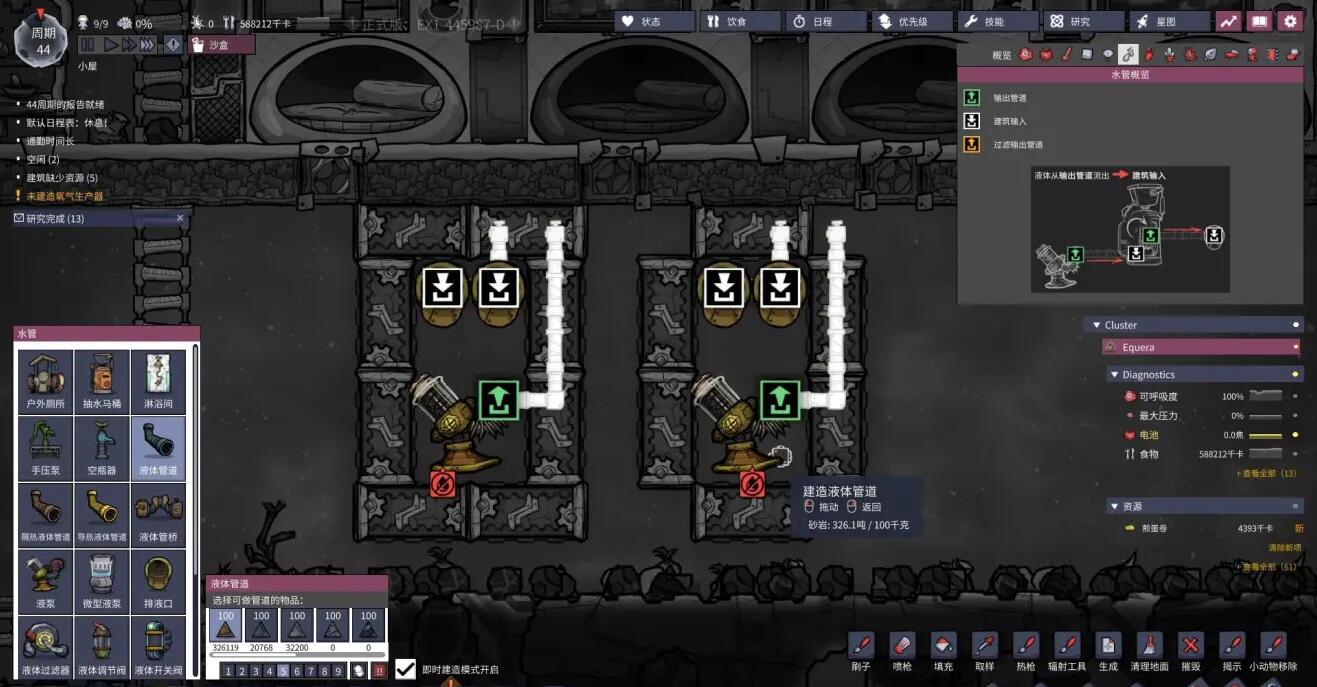
Task: Open the 星图 starmap menu
Action: (x=1167, y=21)
